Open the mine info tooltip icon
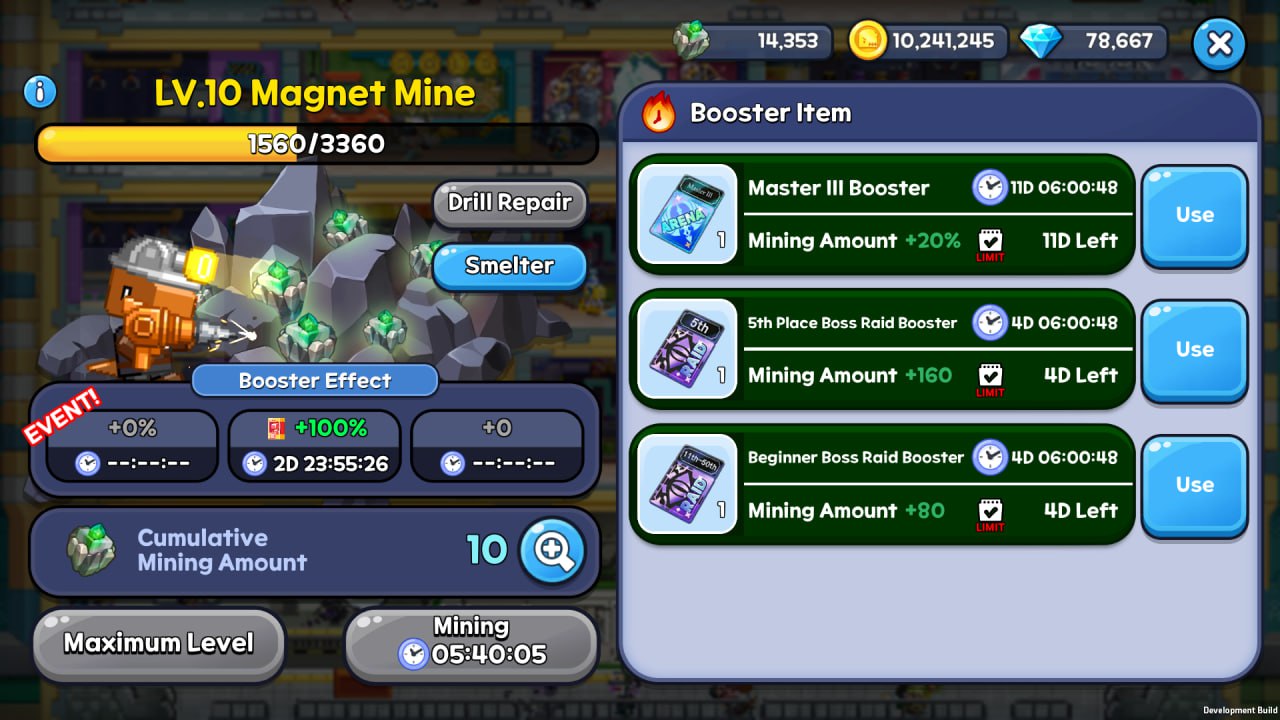The width and height of the screenshot is (1280, 720). pos(40,93)
